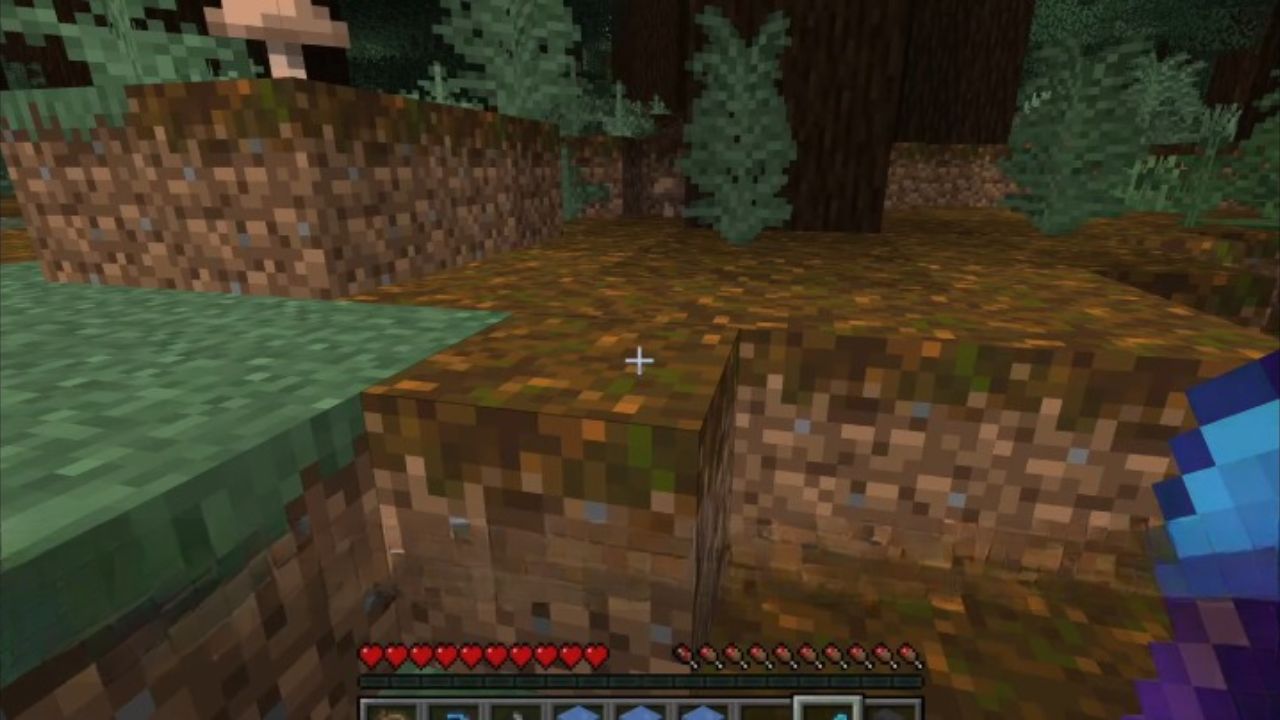Click the leftmost heart in the health bar
1280x720 pixels.
[370, 657]
